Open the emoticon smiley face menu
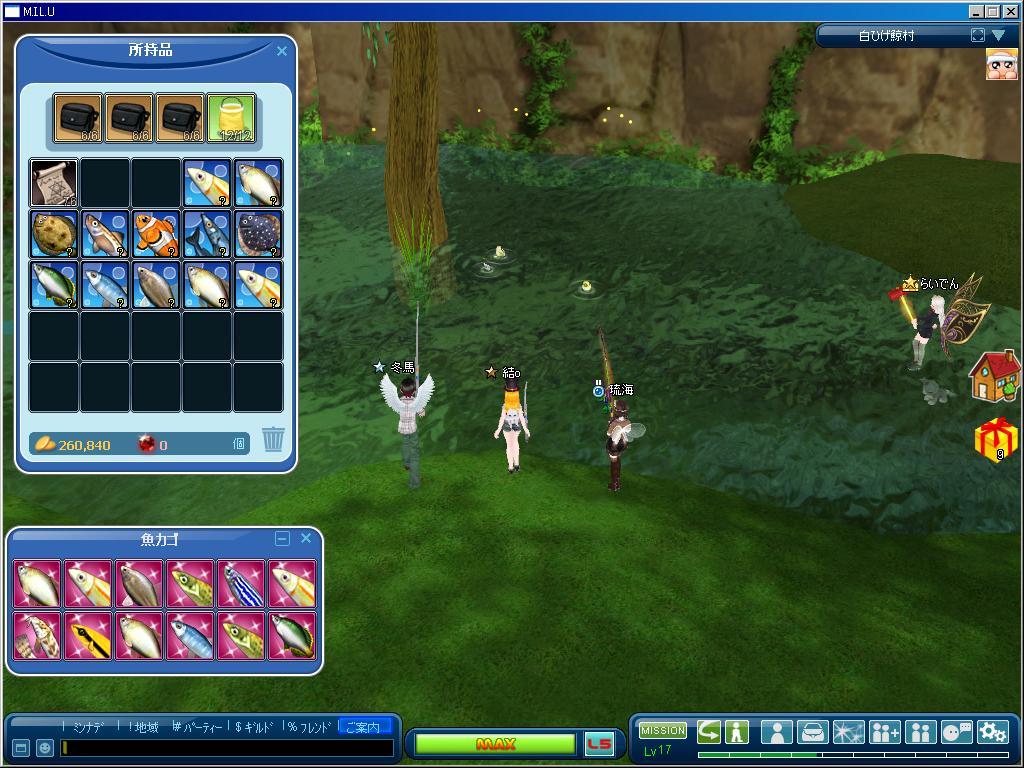 point(45,747)
